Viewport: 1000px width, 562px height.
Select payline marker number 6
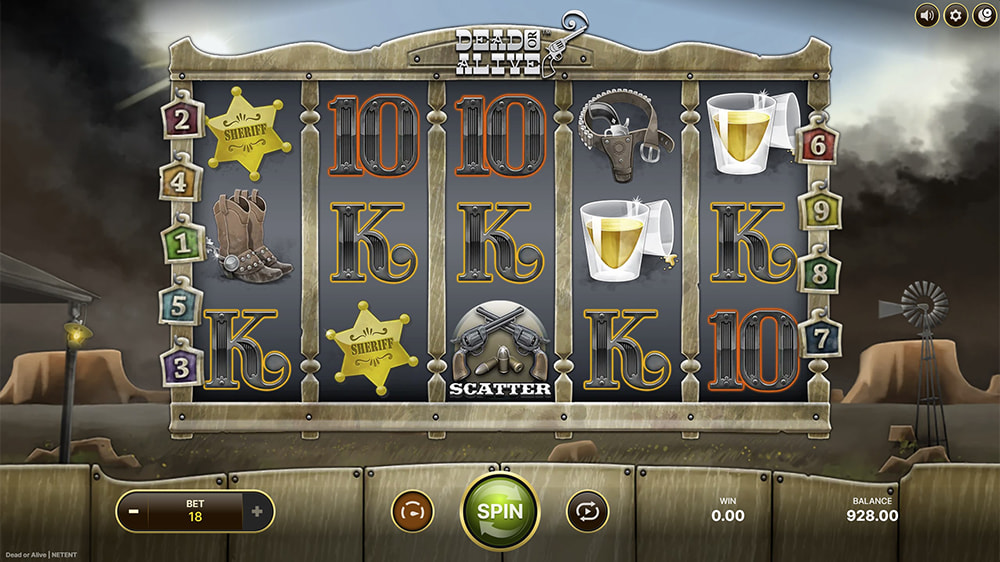[818, 145]
